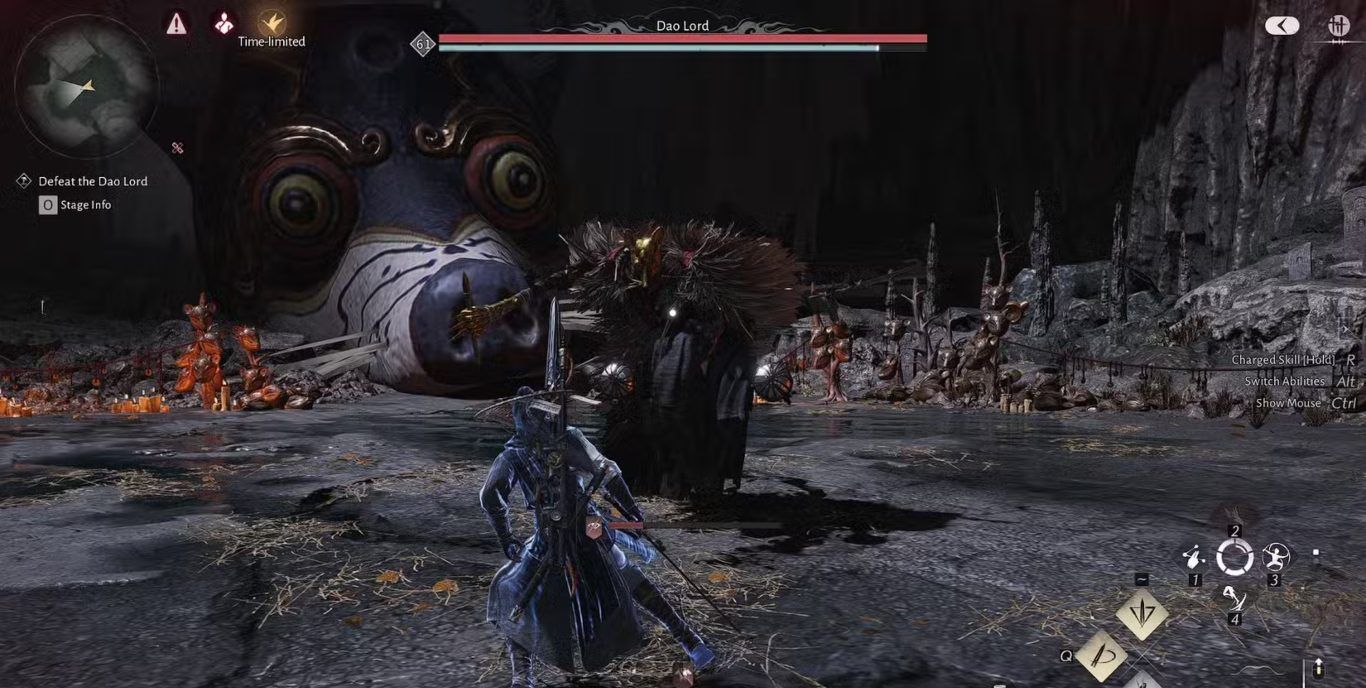
Task: Activate the pointing hand skill icon
Action: pyautogui.click(x=1193, y=556)
